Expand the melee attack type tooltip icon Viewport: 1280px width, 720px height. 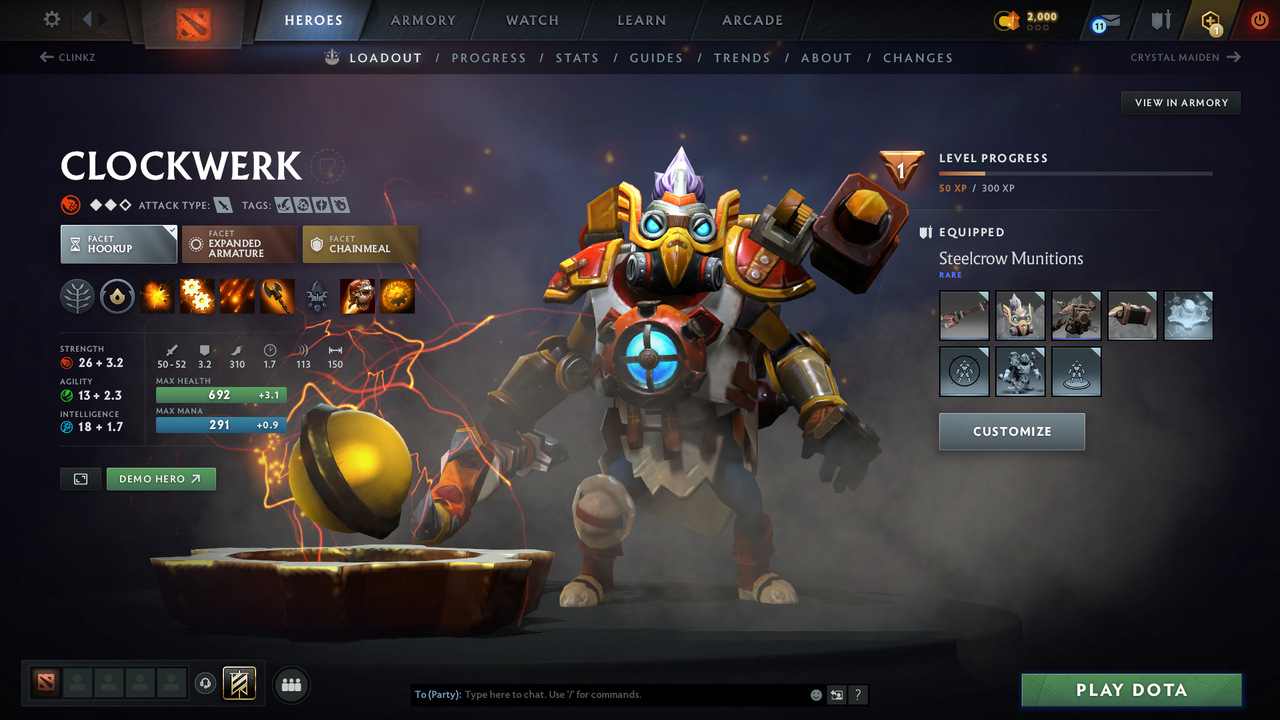[222, 204]
